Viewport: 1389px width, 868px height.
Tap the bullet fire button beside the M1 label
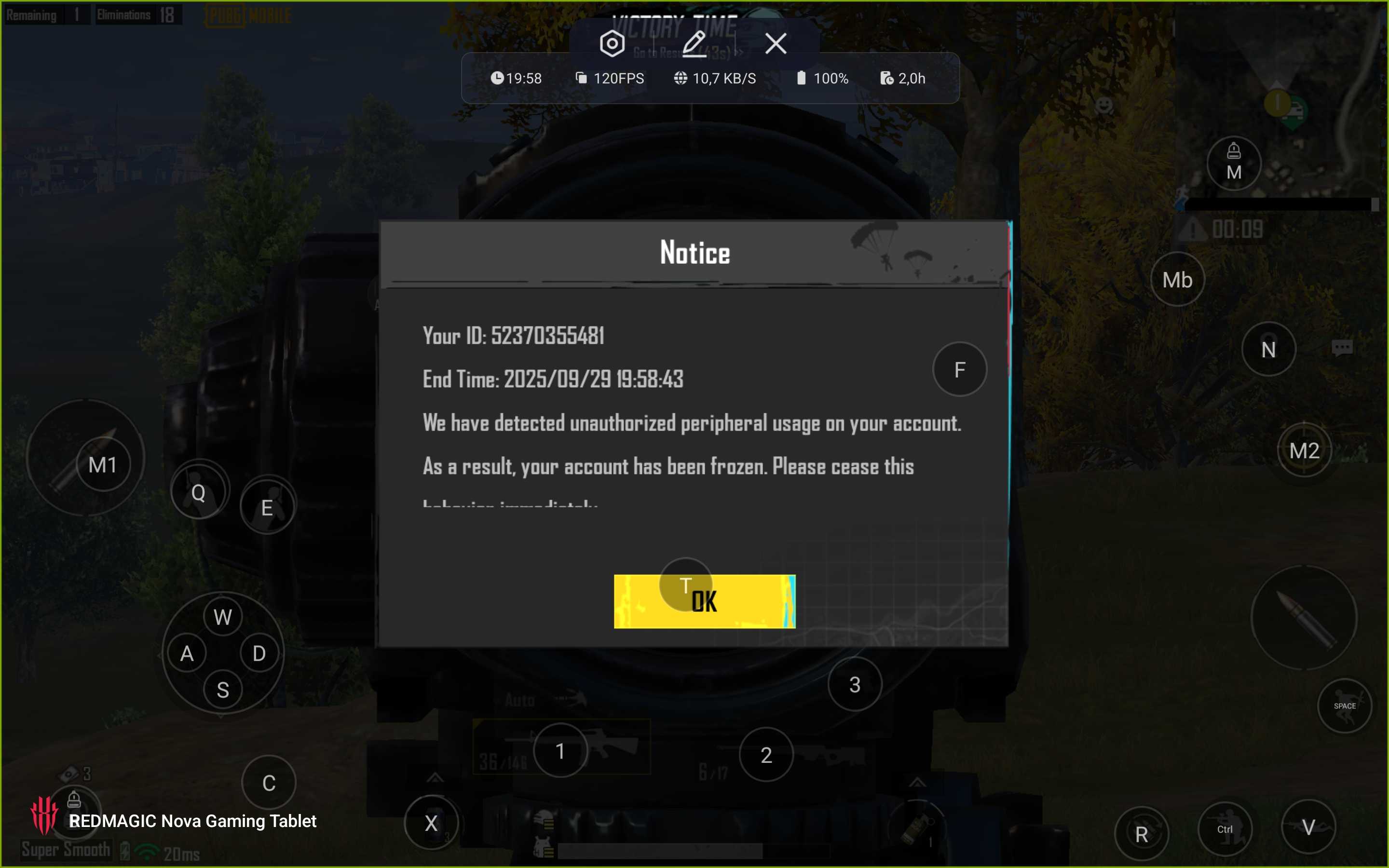[86, 459]
